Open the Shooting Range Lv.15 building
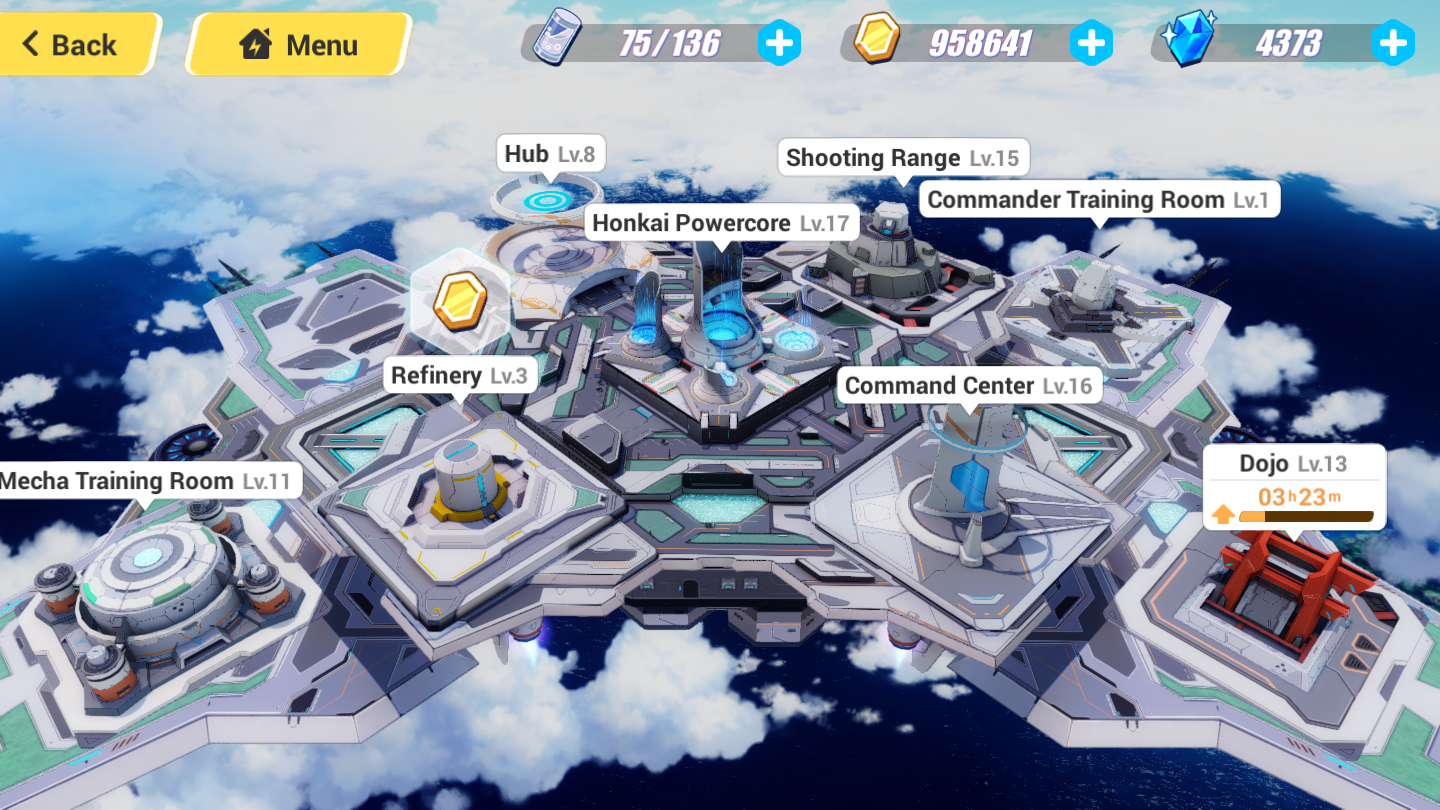 tap(902, 158)
